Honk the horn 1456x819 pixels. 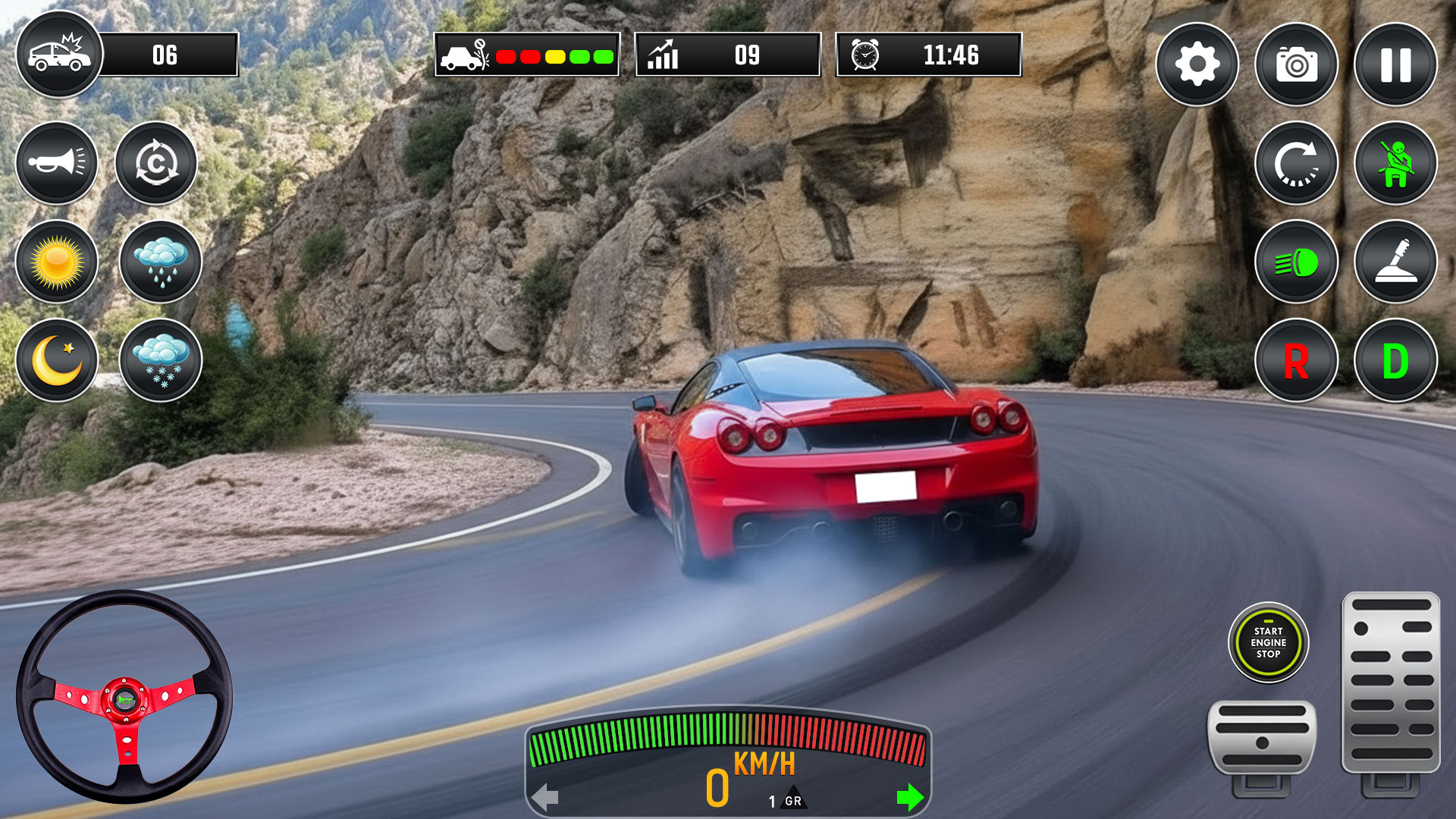56,165
